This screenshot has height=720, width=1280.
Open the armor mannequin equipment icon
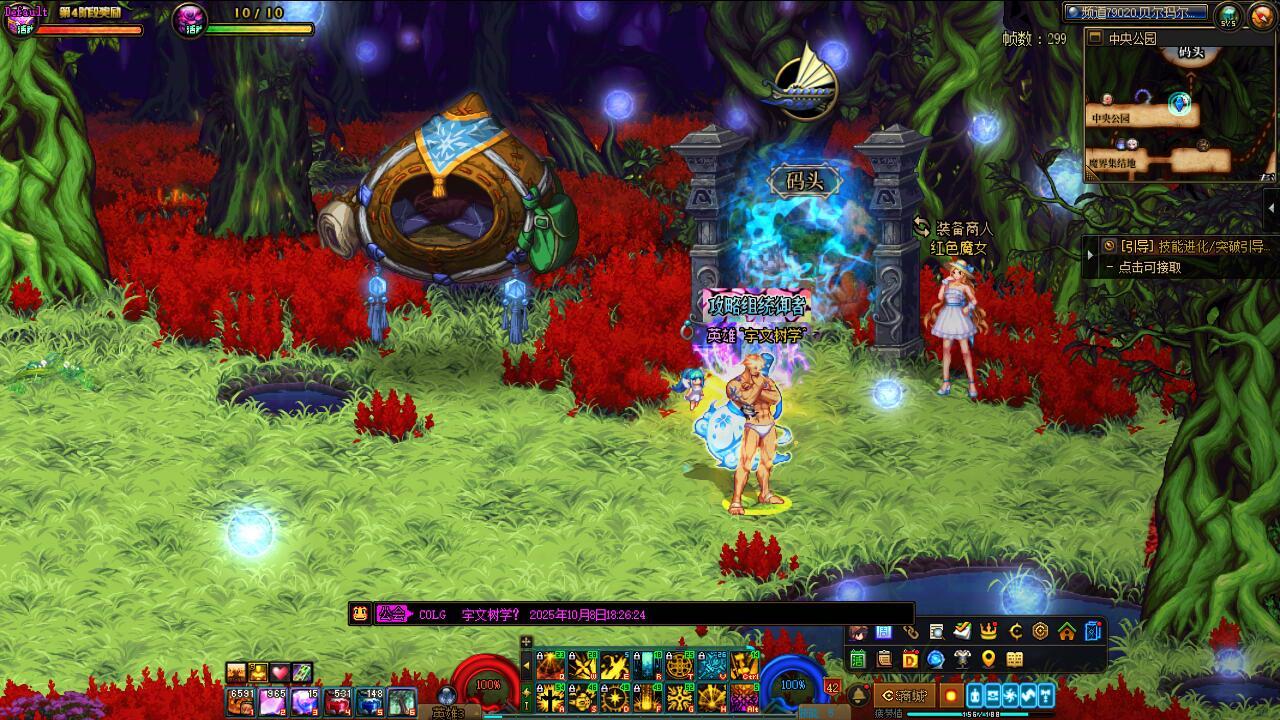click(962, 659)
